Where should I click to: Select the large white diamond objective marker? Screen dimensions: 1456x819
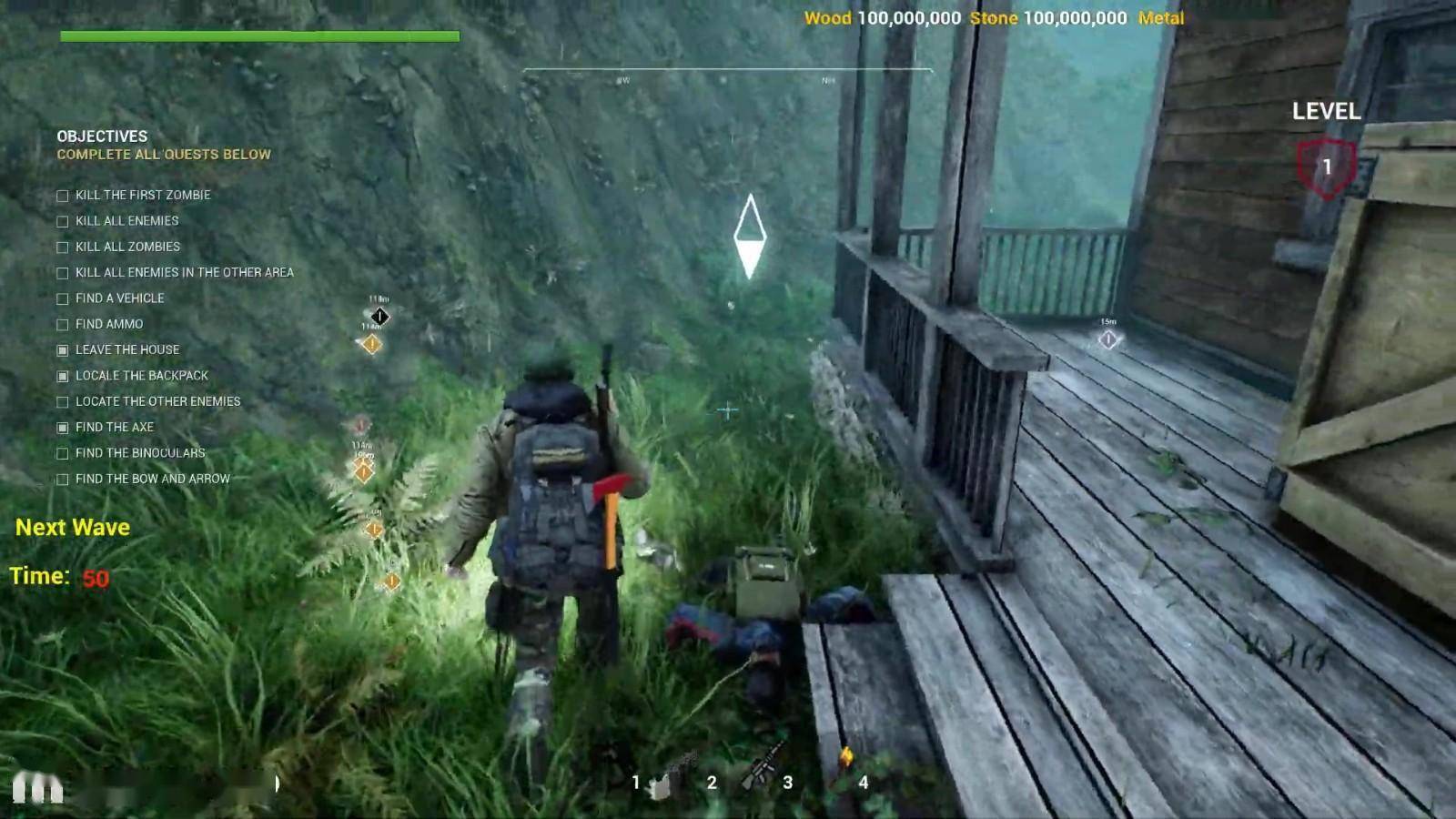coord(750,236)
